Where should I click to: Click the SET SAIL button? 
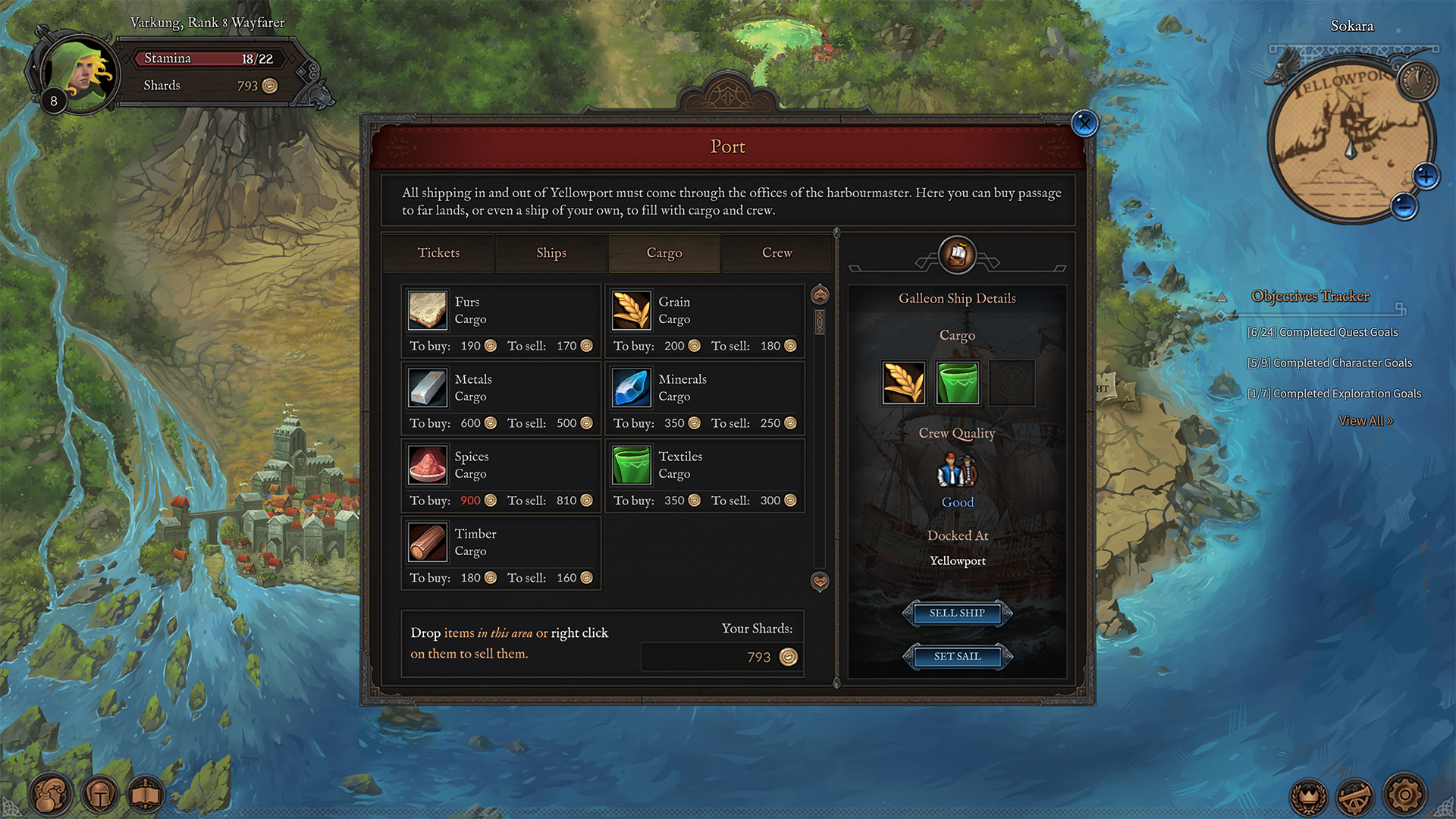tap(957, 657)
